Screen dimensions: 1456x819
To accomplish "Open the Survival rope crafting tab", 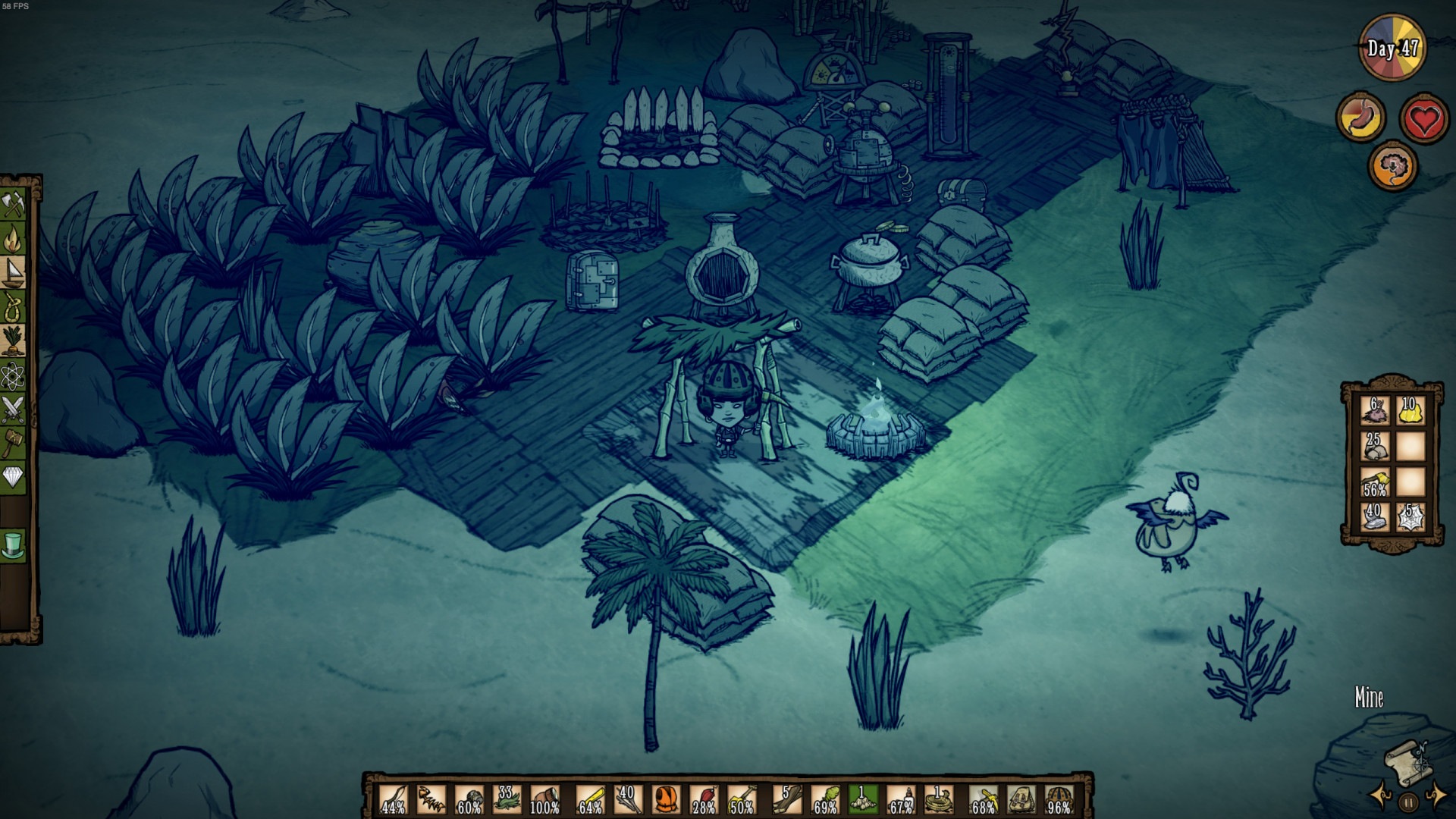I will tap(14, 307).
